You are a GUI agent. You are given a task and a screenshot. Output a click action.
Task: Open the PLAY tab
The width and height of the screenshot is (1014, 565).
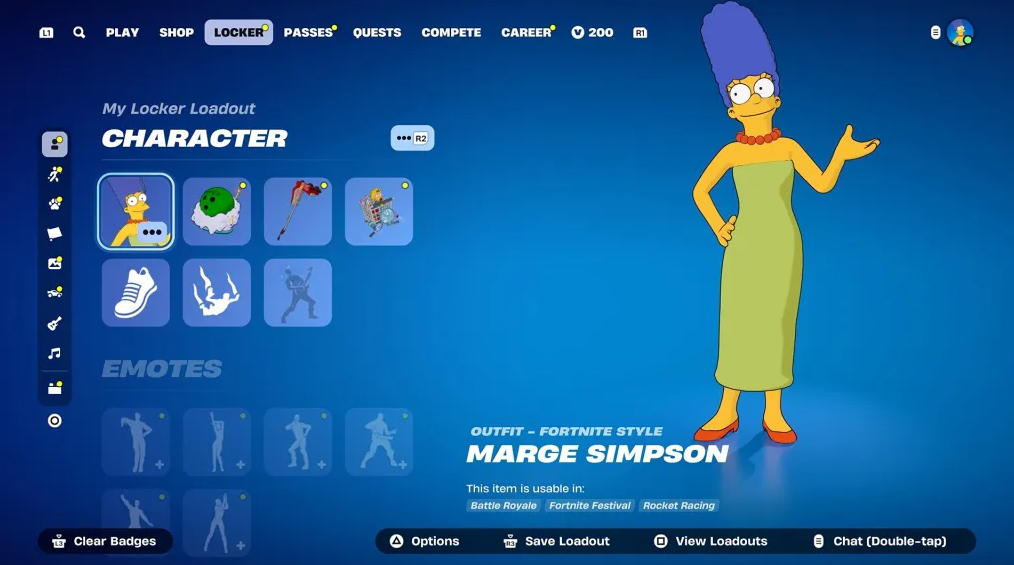click(122, 33)
